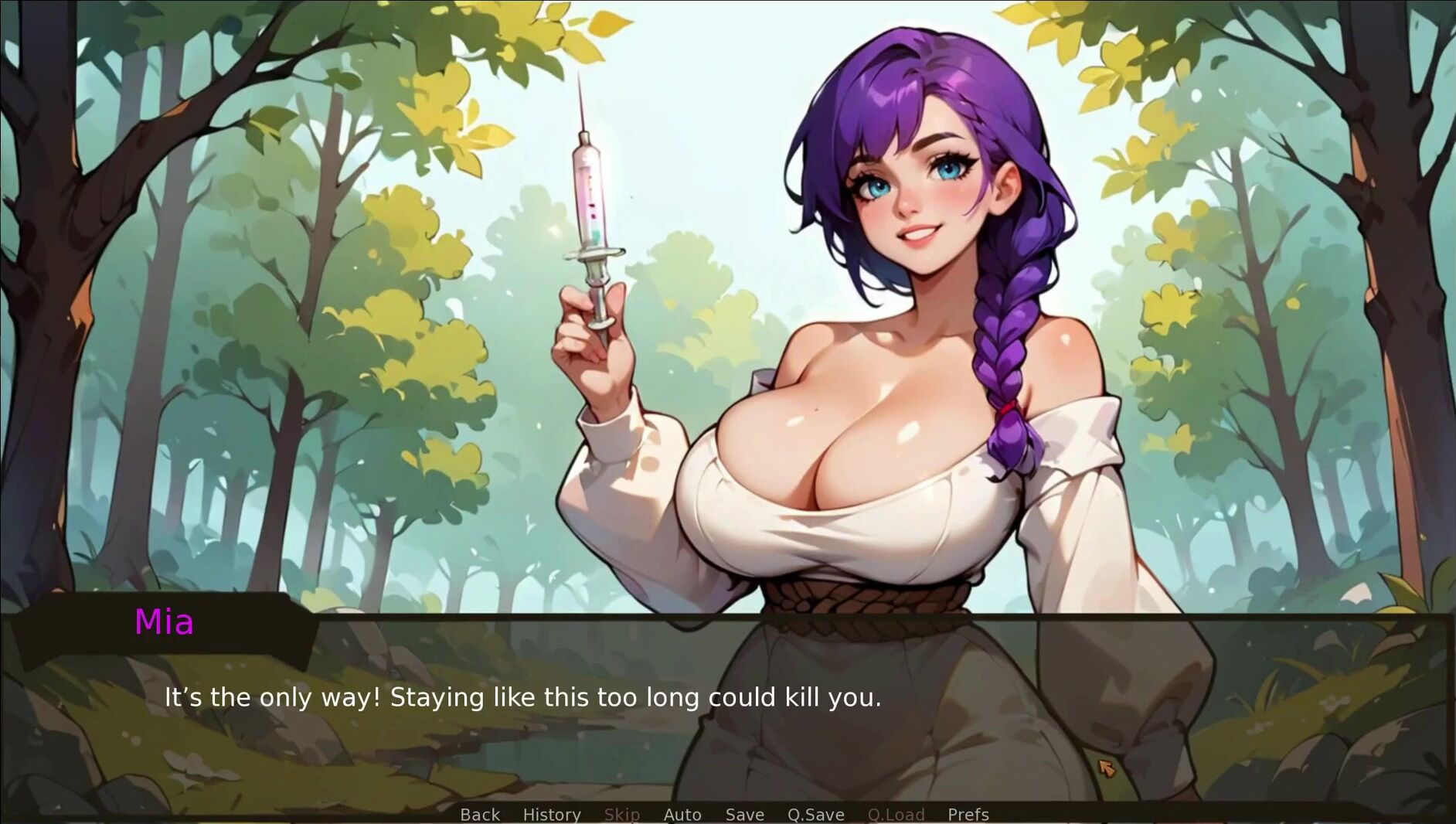This screenshot has height=824, width=1456.
Task: Quick load with Q.Load
Action: click(896, 815)
